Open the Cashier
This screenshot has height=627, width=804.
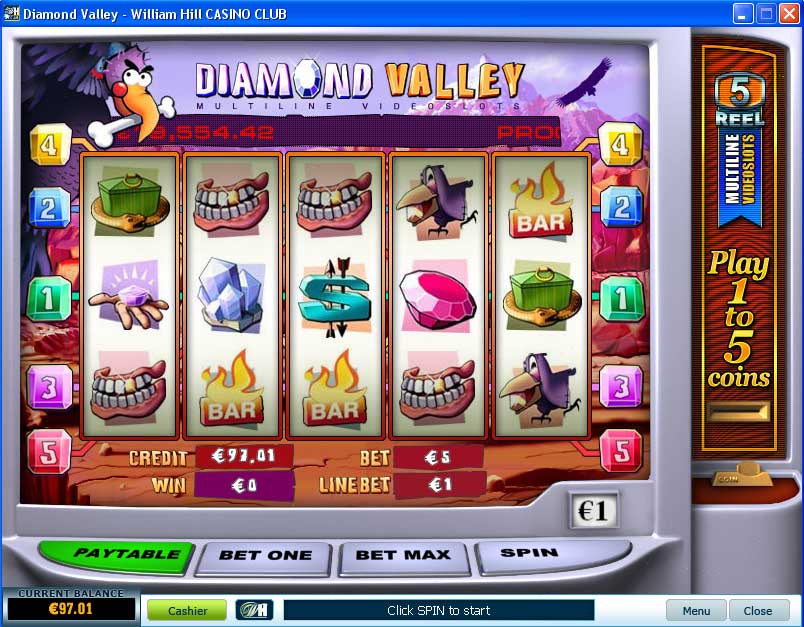click(187, 610)
